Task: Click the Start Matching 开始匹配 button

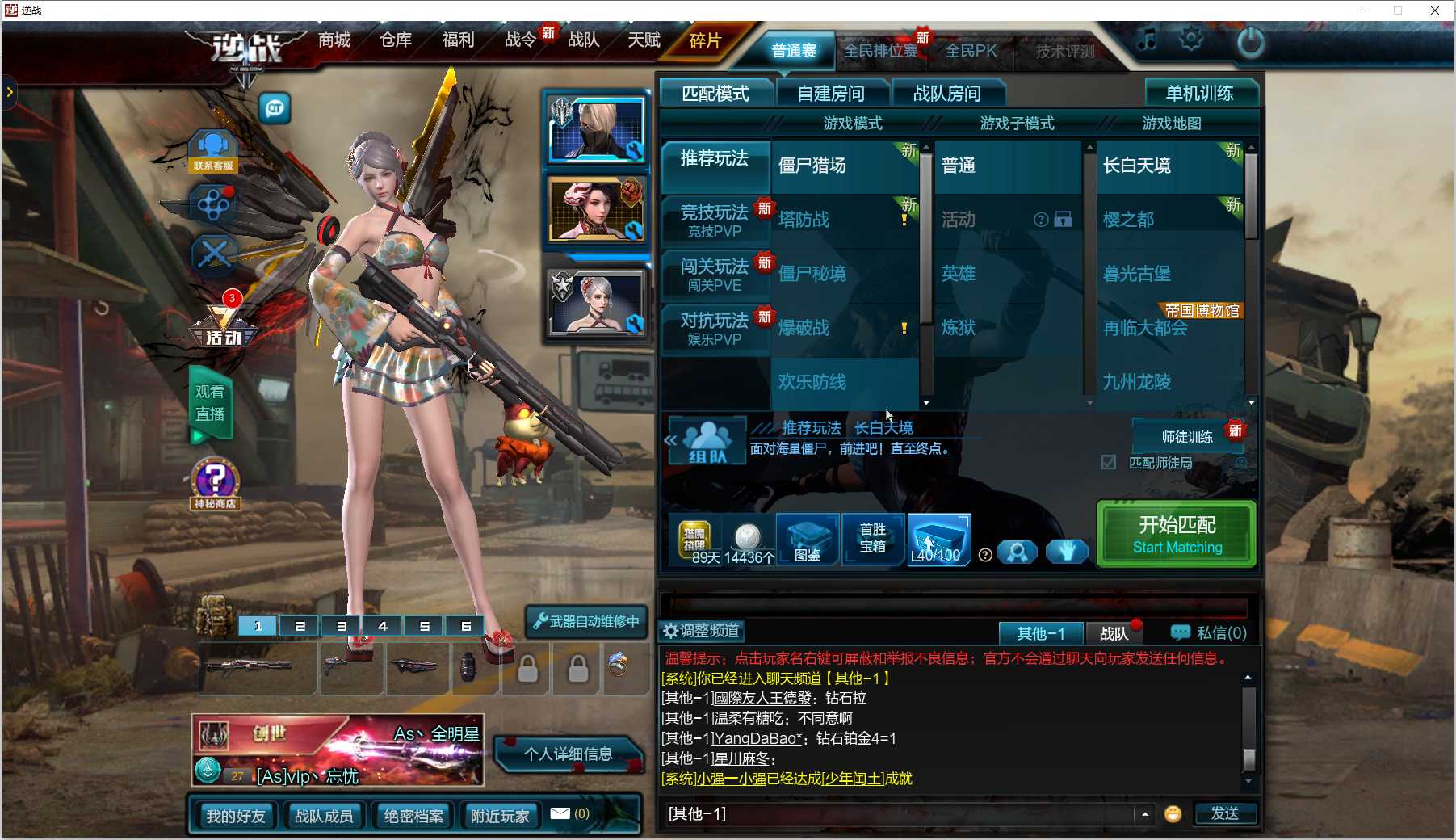Action: coord(1175,534)
